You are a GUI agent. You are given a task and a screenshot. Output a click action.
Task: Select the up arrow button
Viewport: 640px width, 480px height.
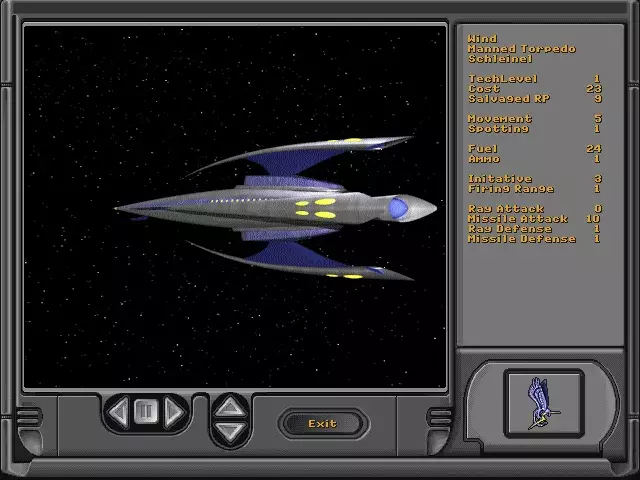[x=230, y=406]
